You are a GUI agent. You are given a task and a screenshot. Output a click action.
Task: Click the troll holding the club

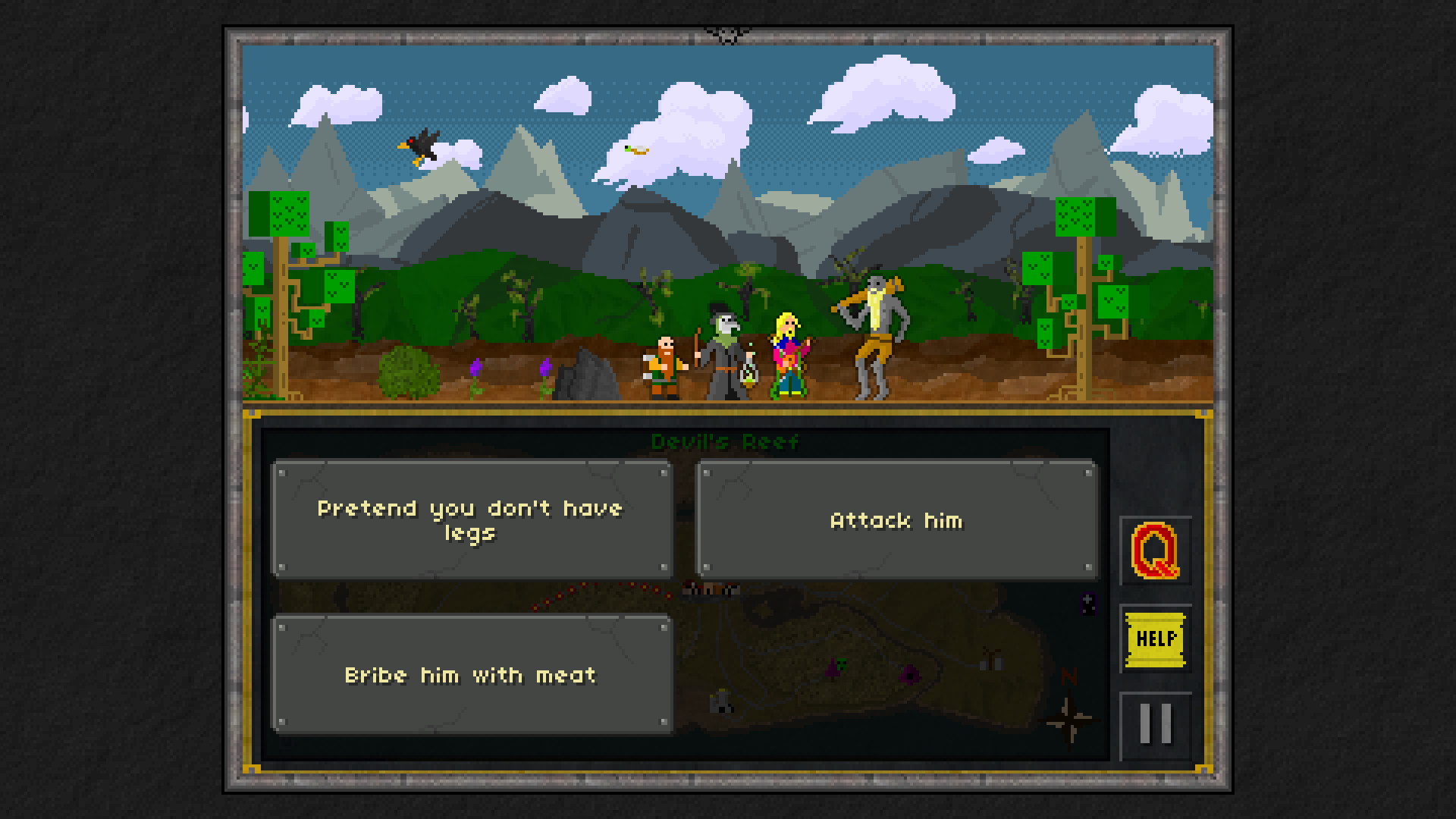tap(876, 334)
